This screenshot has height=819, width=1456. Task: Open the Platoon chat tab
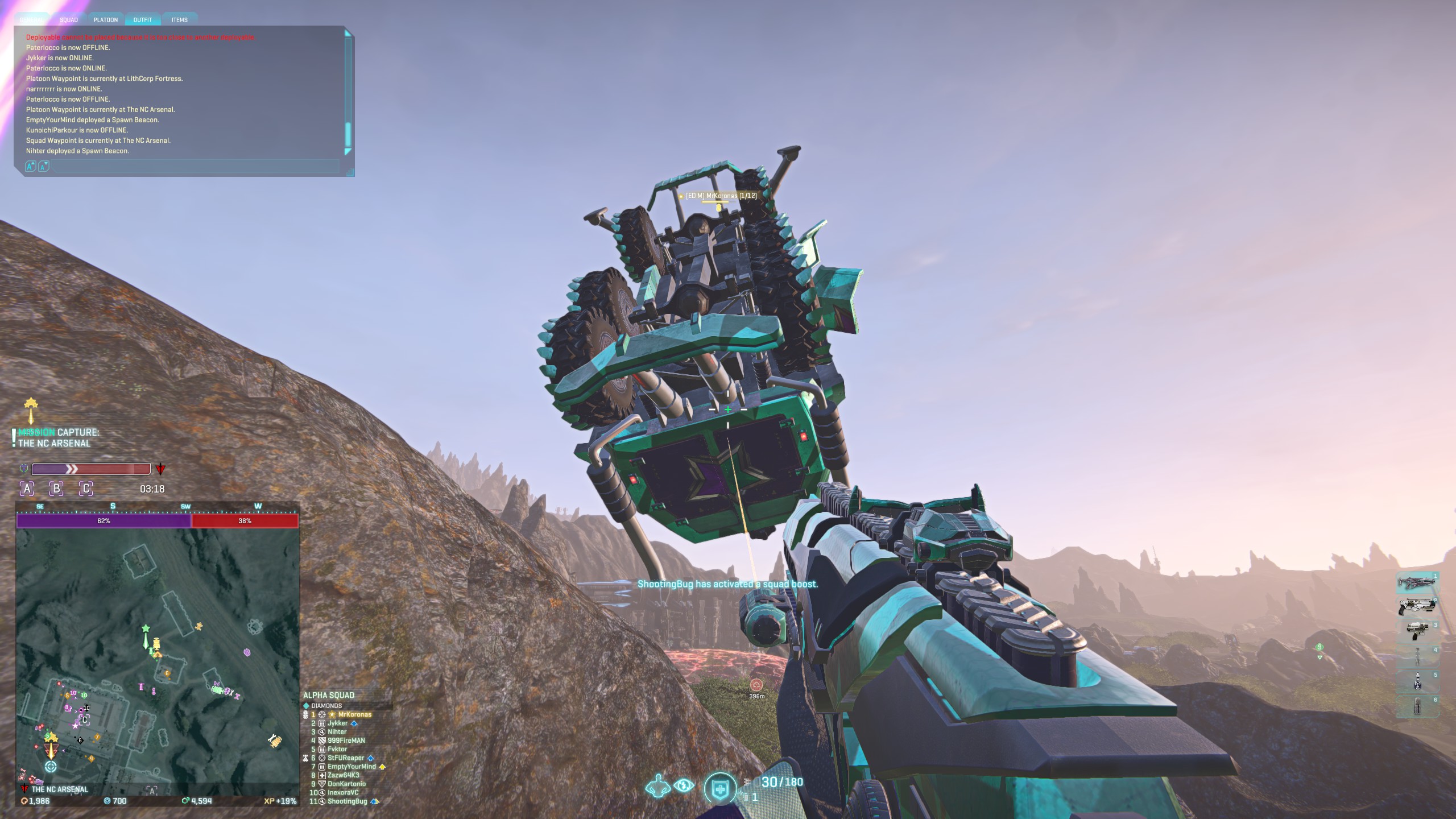106,20
